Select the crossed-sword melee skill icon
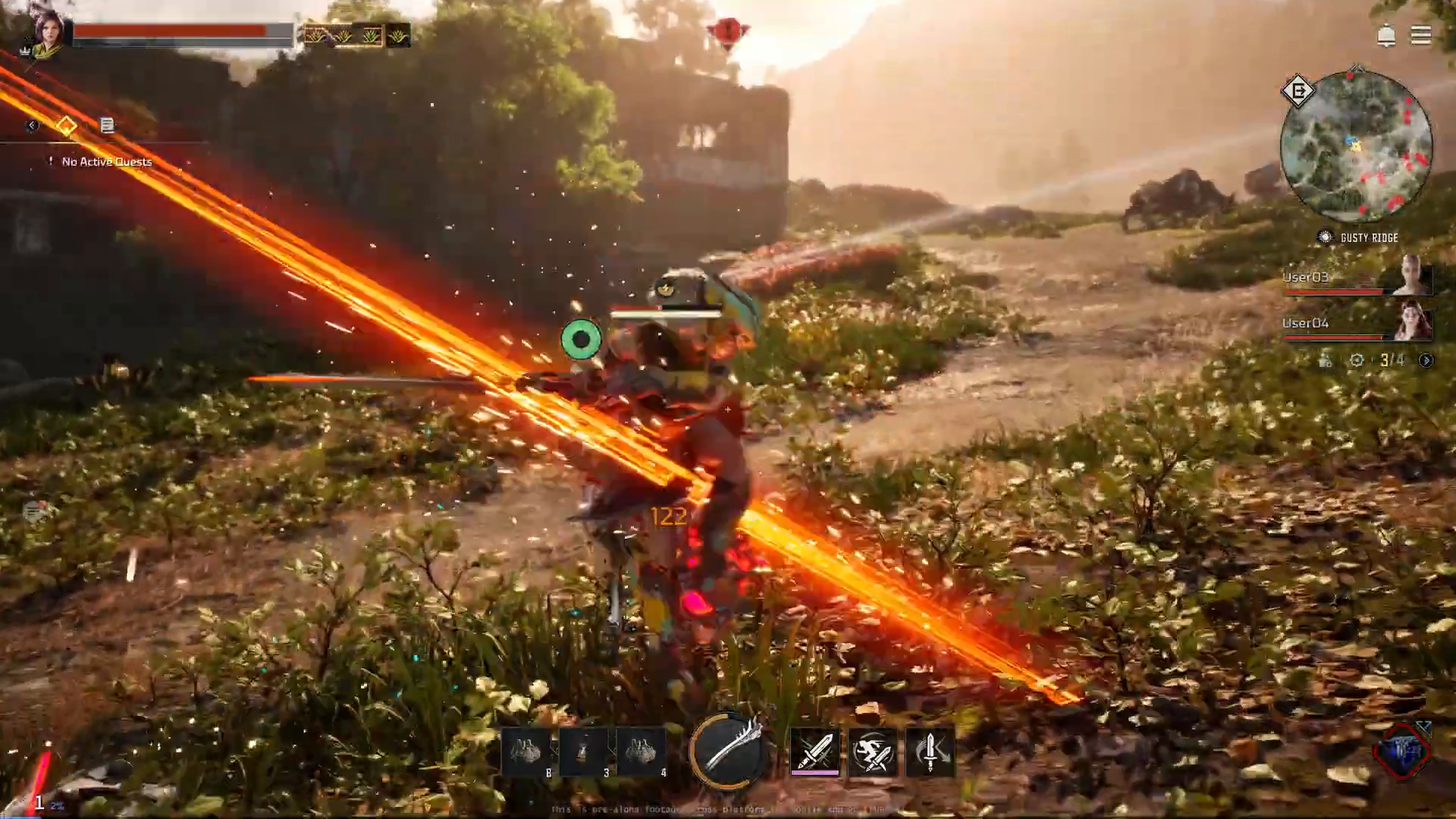This screenshot has width=1456, height=819. click(x=815, y=751)
